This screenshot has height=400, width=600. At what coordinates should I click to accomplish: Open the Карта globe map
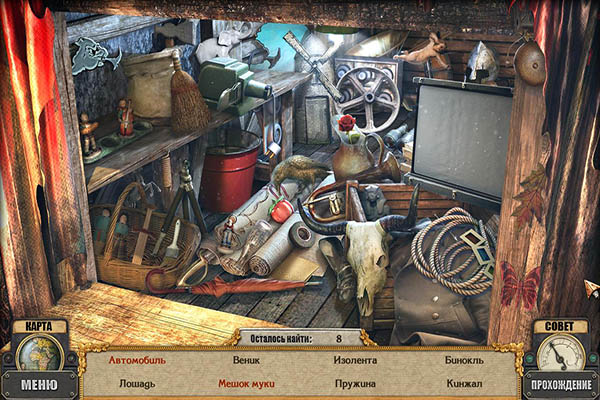click(39, 352)
